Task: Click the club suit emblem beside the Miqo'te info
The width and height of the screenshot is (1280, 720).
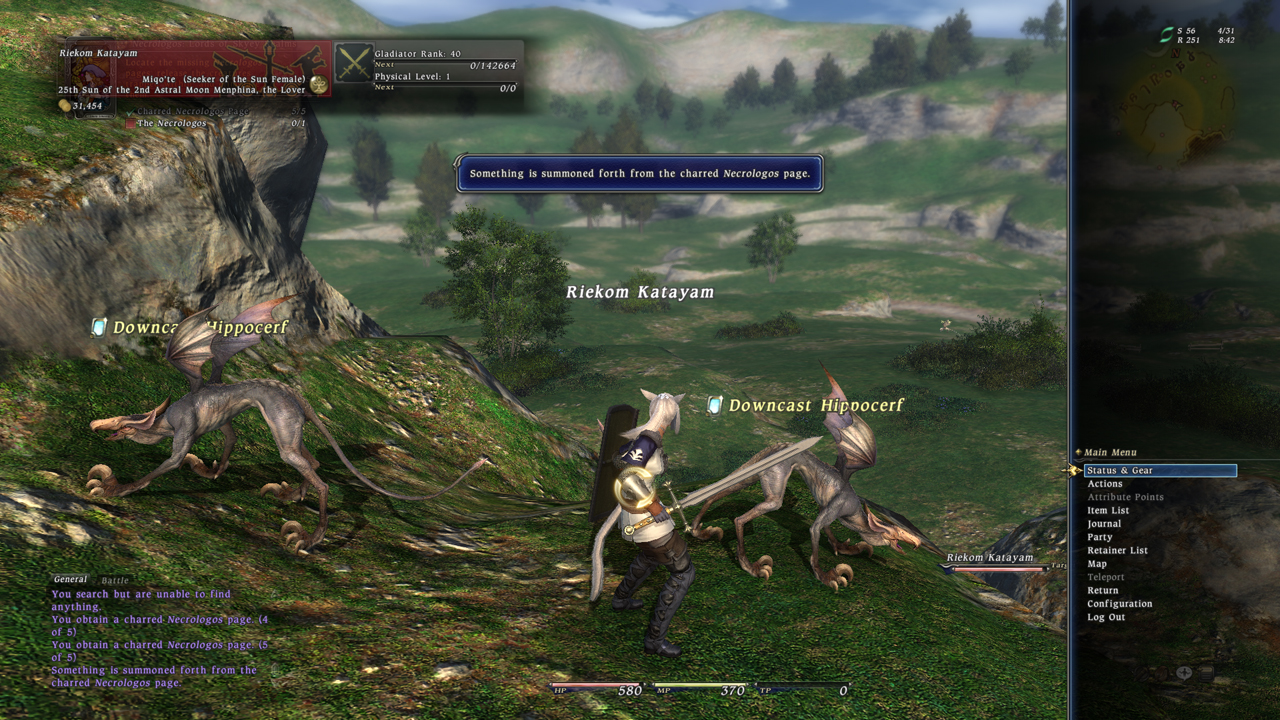Action: (x=317, y=84)
